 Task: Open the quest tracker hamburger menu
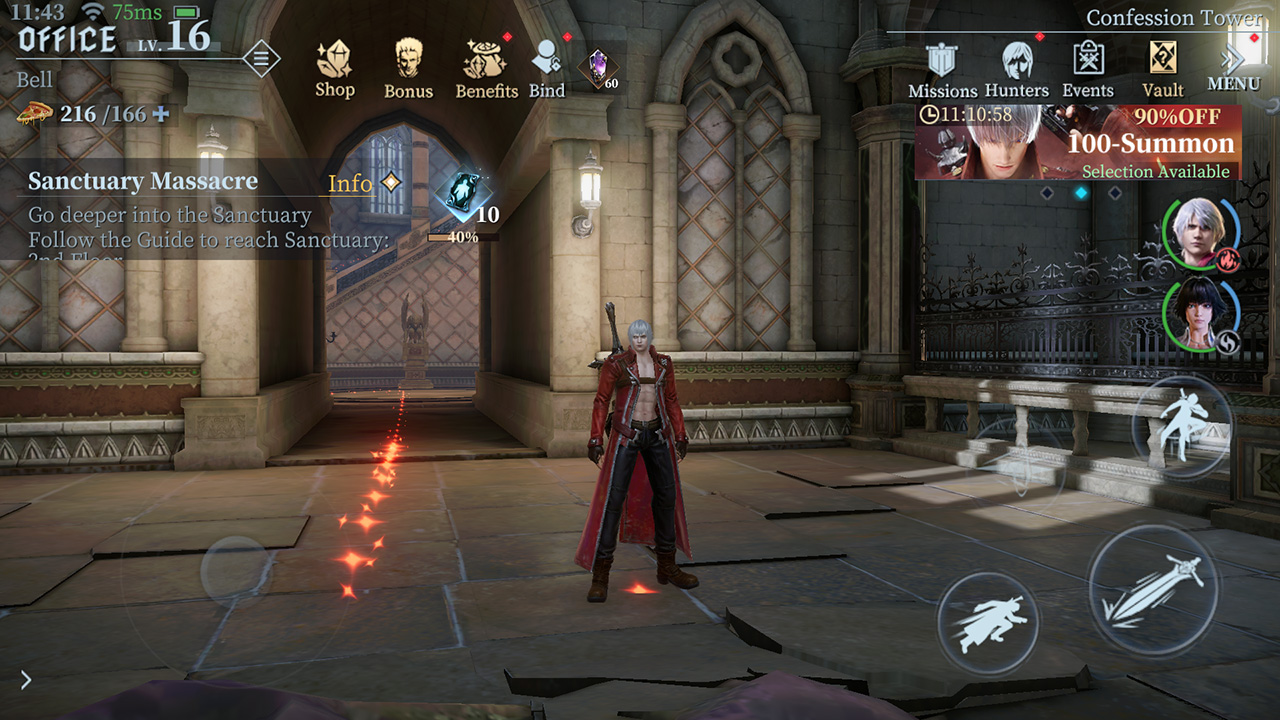[262, 58]
